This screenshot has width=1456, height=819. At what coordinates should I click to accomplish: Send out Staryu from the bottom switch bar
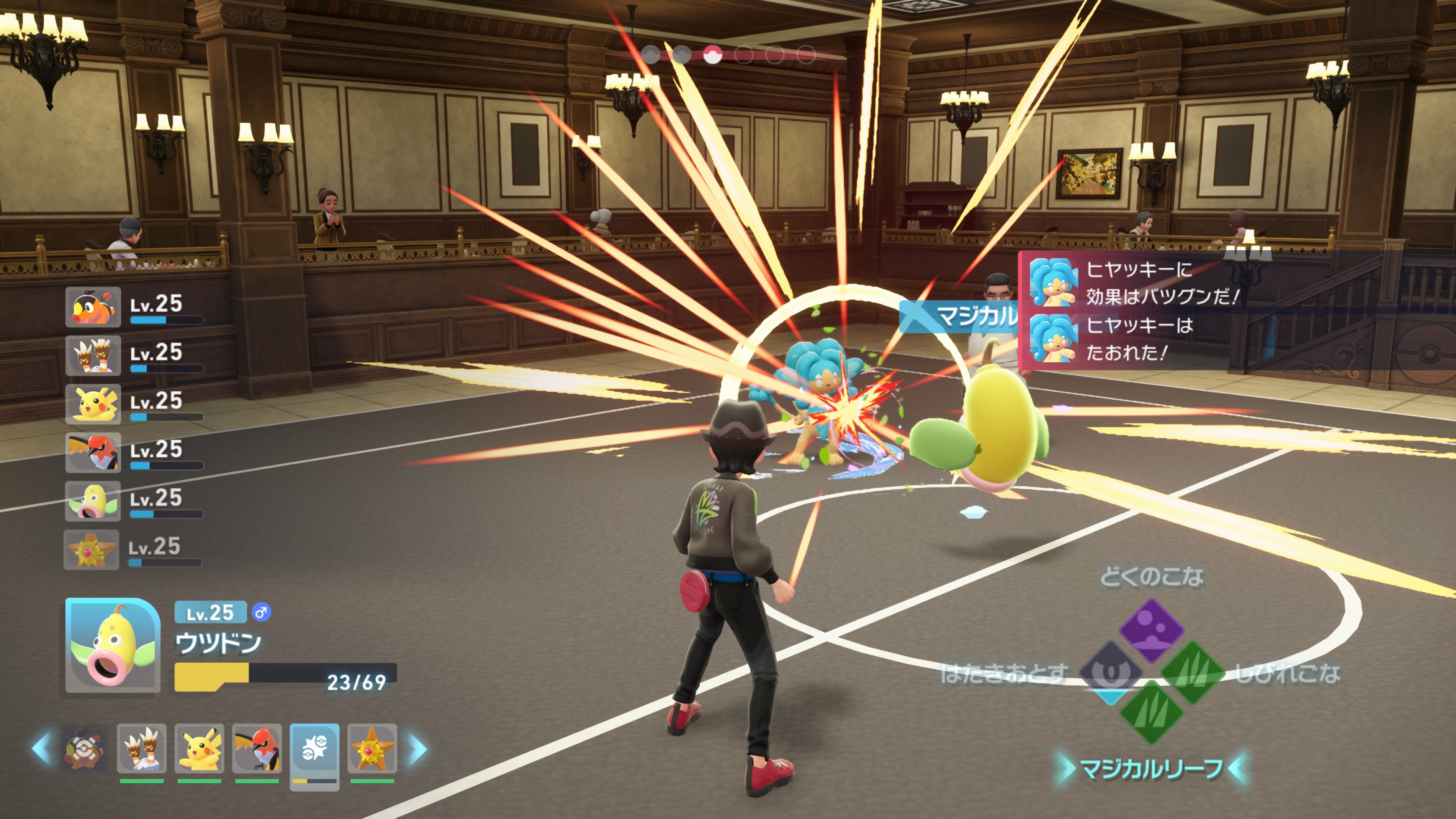[x=372, y=748]
